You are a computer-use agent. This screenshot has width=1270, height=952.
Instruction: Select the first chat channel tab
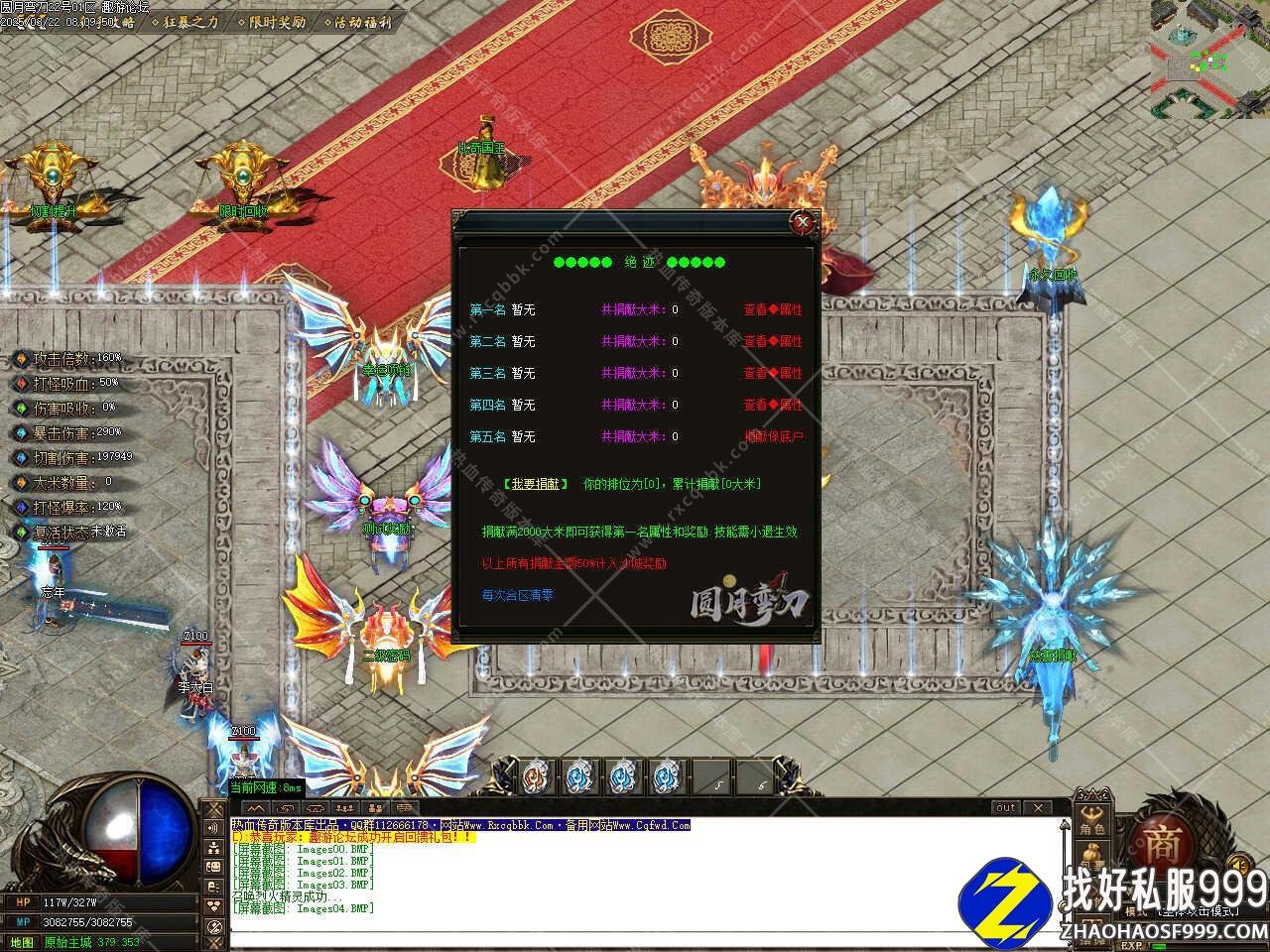point(254,809)
